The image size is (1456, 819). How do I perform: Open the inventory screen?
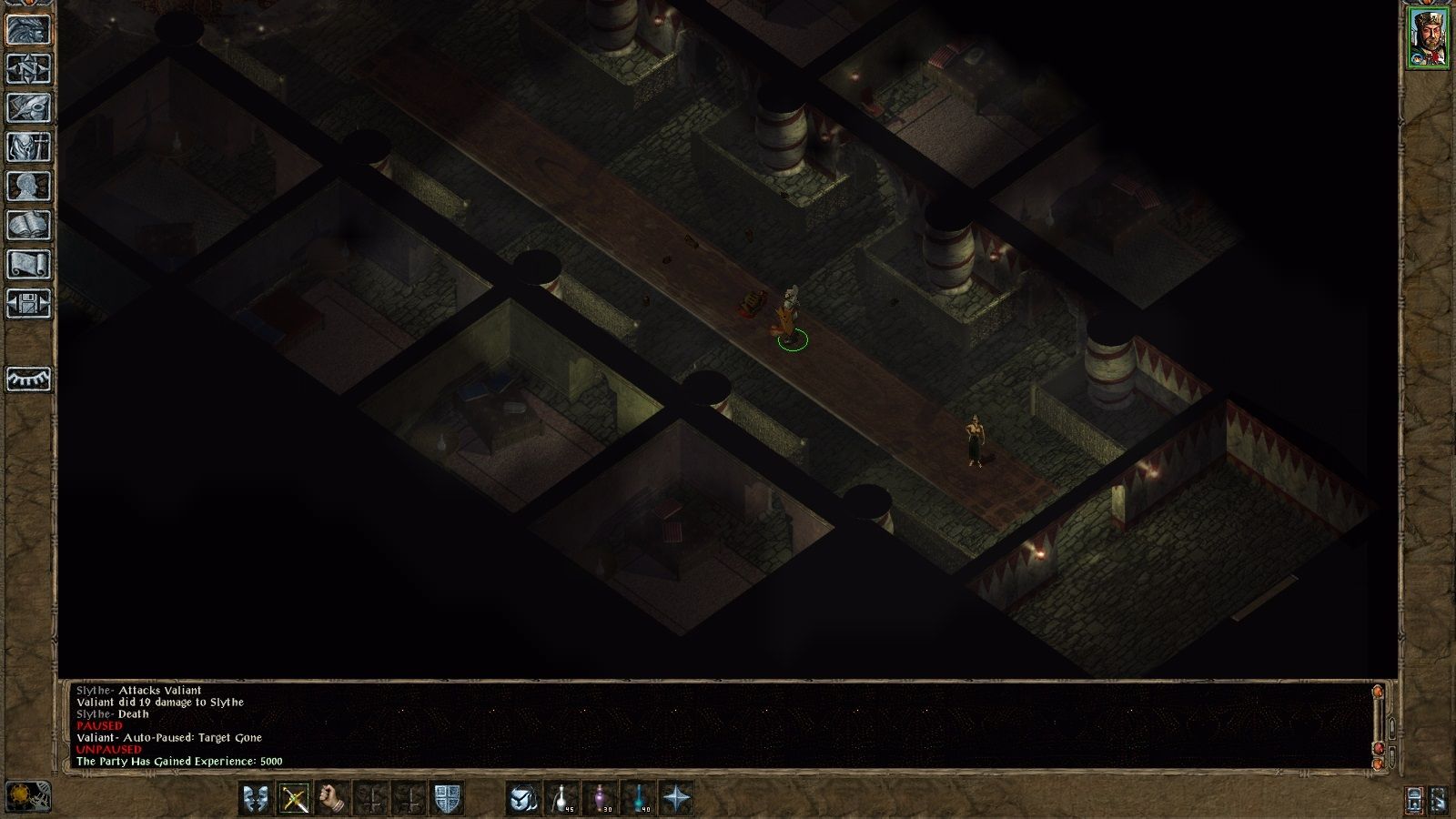(x=28, y=147)
